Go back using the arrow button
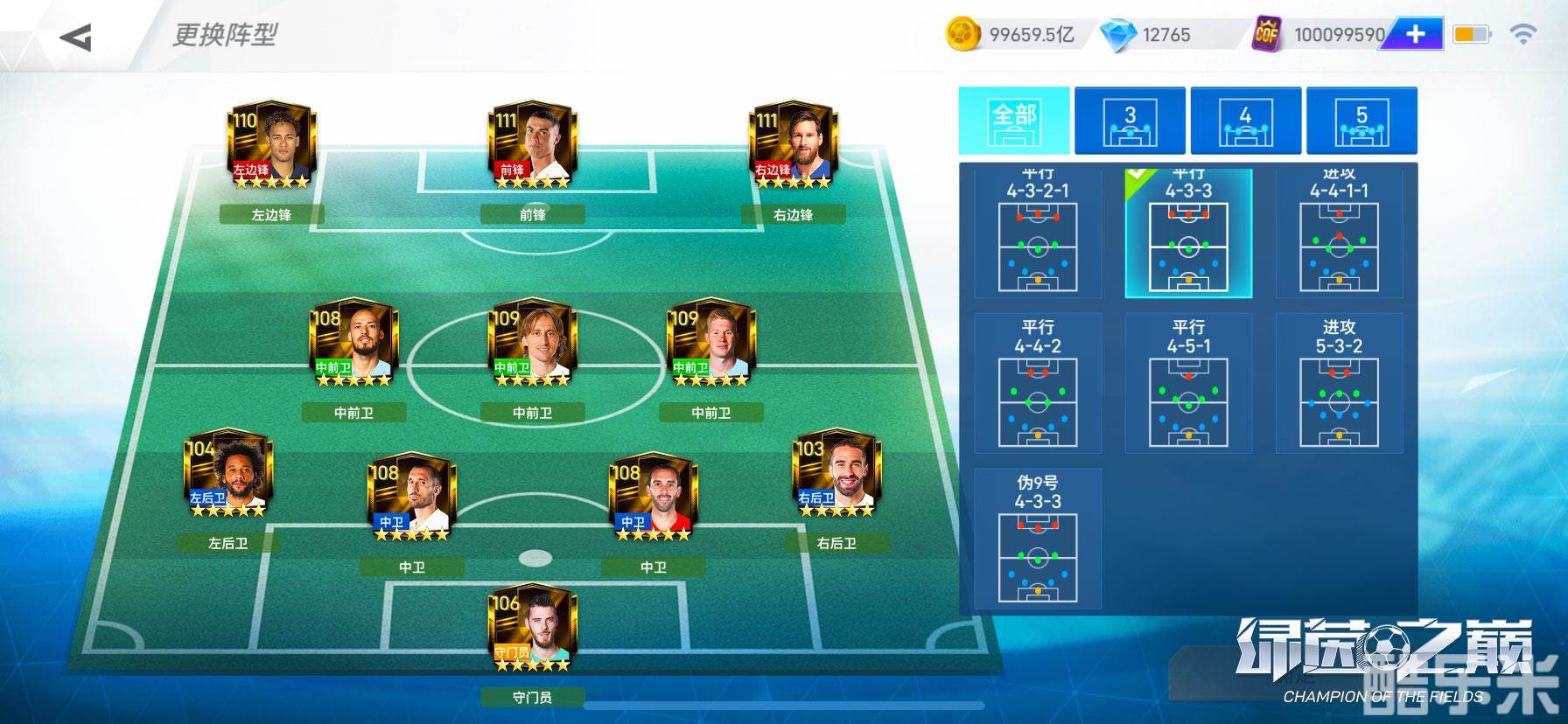1568x724 pixels. [76, 37]
